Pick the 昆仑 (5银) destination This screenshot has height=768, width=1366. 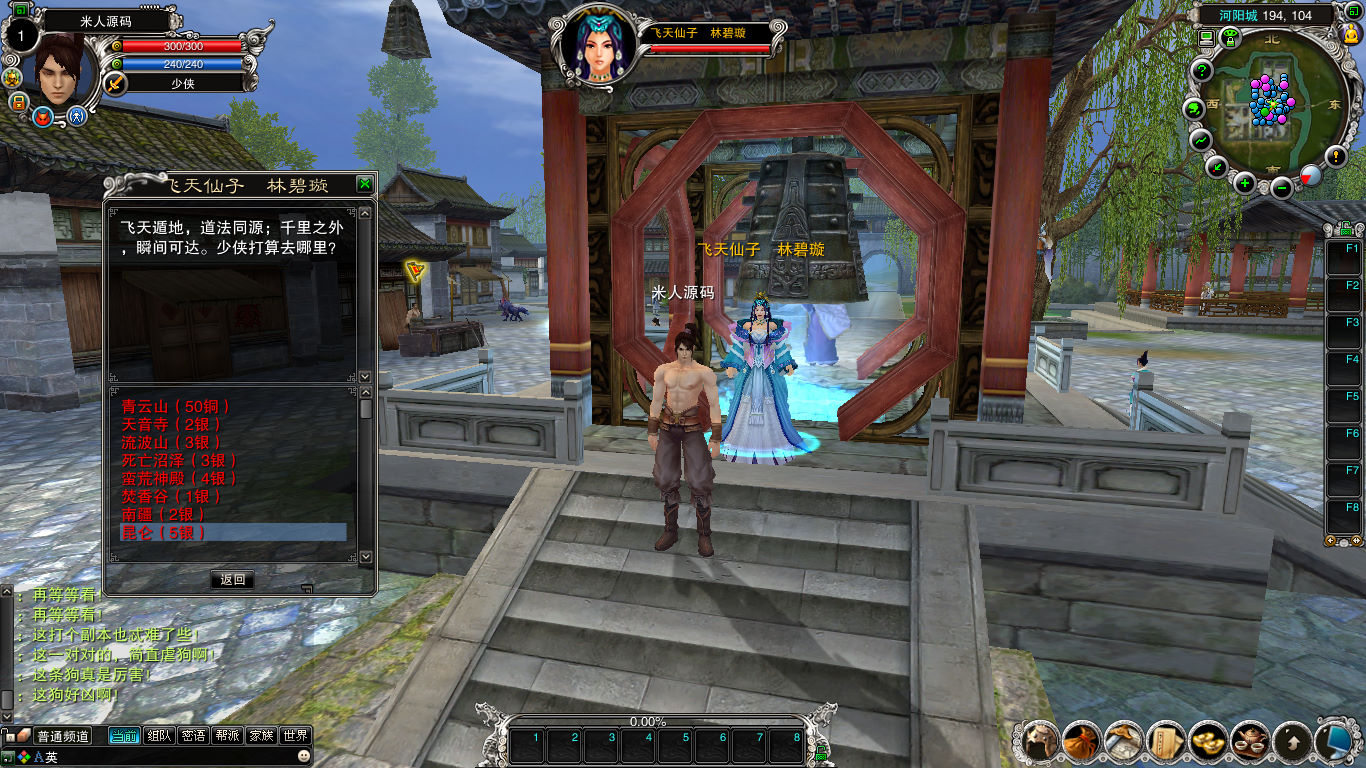(x=164, y=533)
